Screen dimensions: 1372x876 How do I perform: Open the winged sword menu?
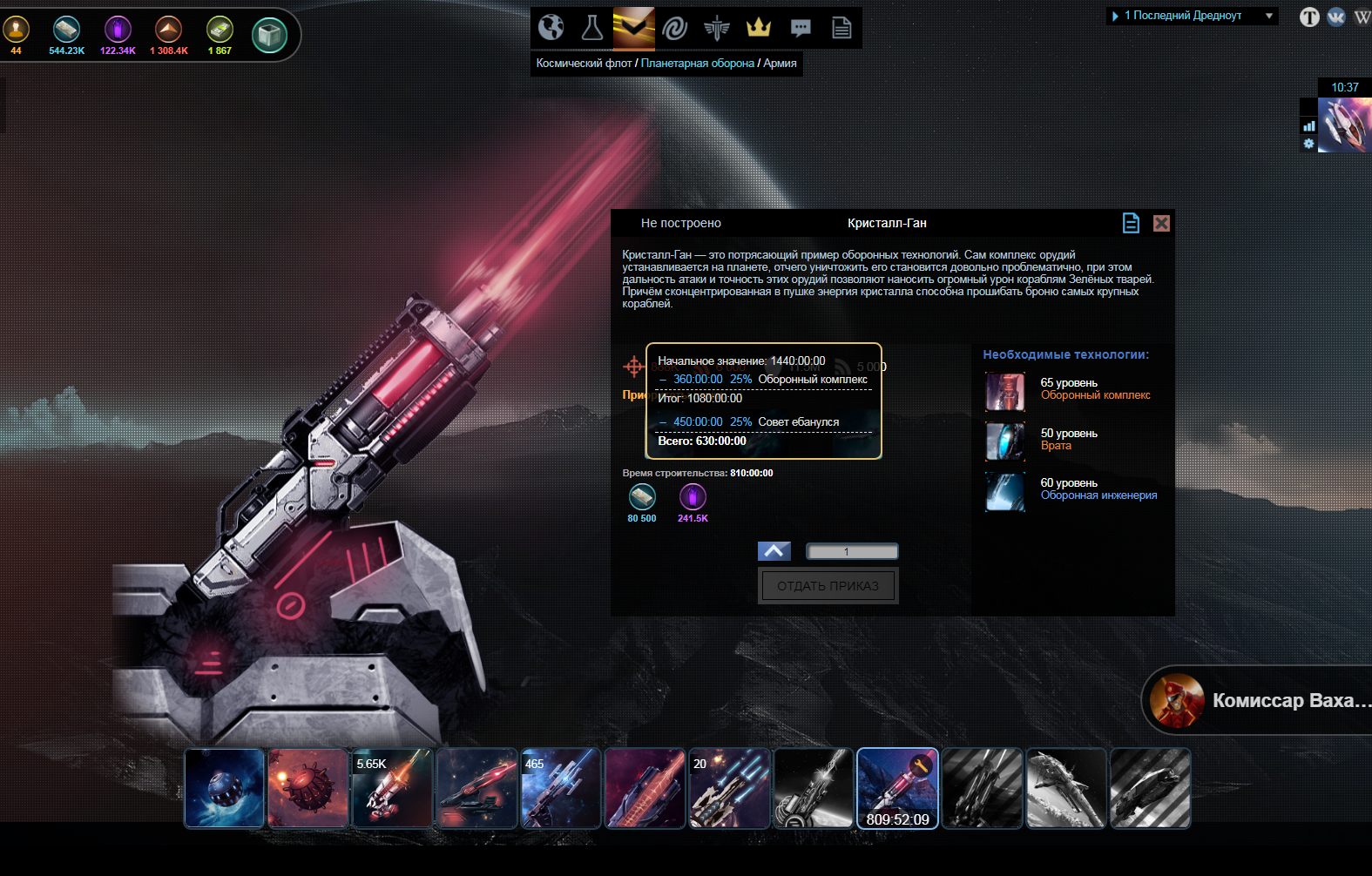pyautogui.click(x=717, y=28)
